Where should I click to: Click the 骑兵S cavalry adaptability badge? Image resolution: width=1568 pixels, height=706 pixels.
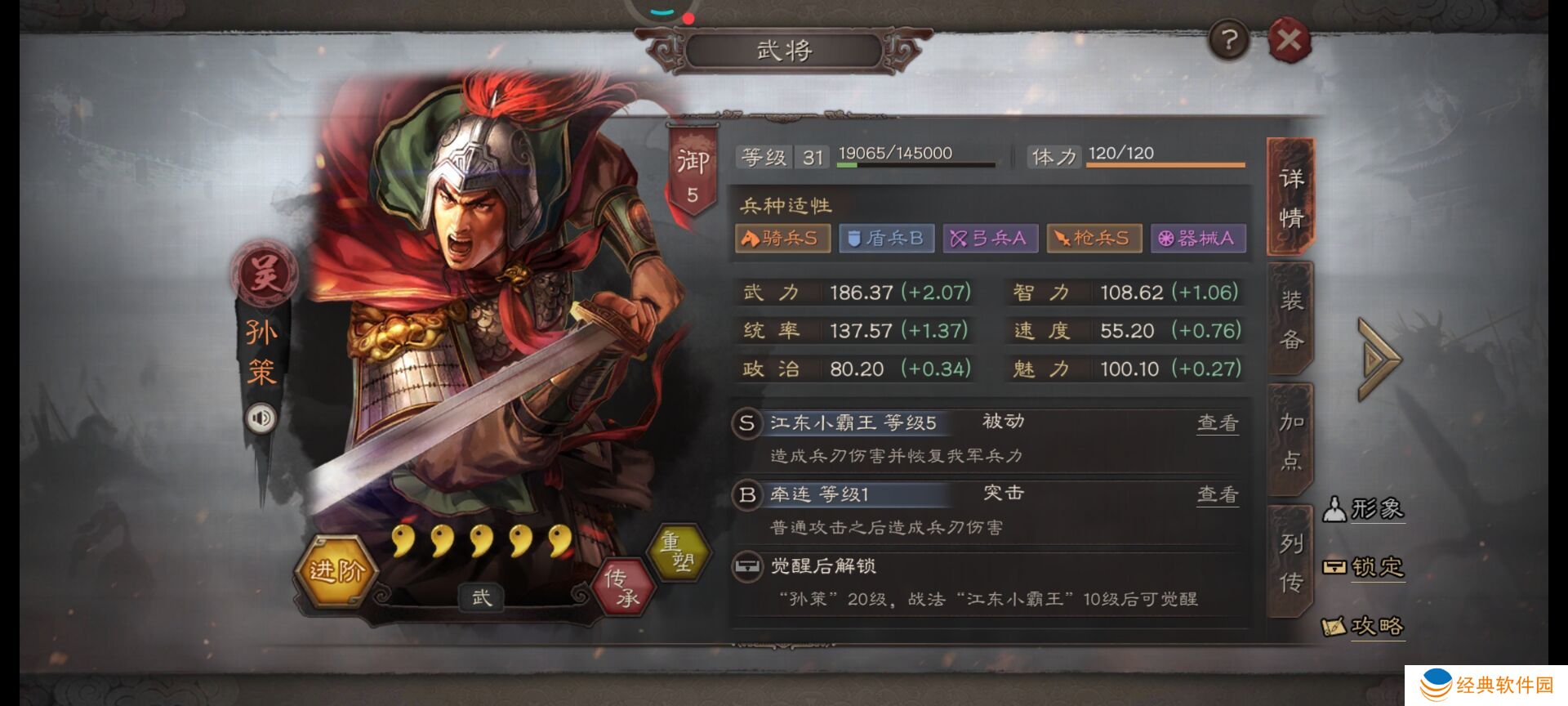pyautogui.click(x=783, y=238)
